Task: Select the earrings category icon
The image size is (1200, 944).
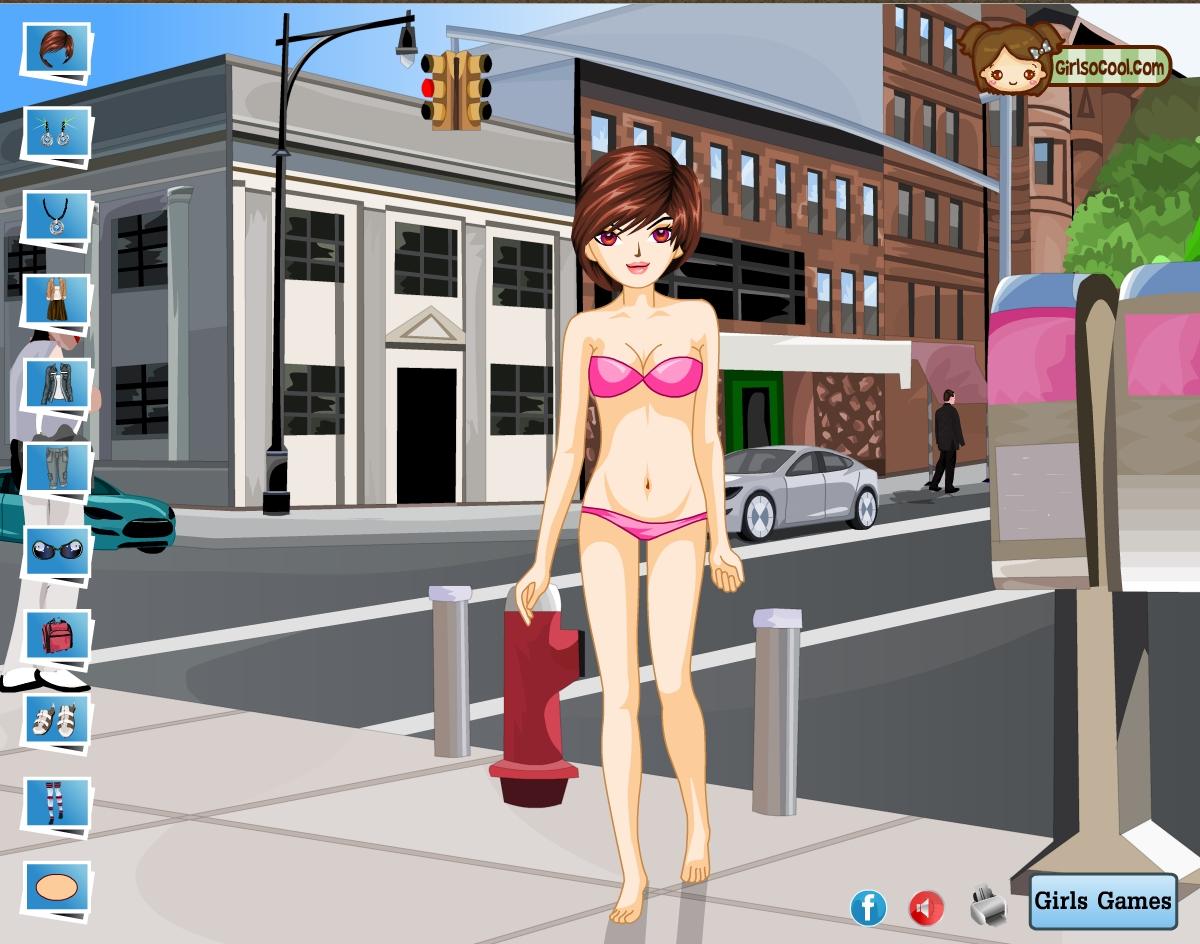Action: [56, 133]
